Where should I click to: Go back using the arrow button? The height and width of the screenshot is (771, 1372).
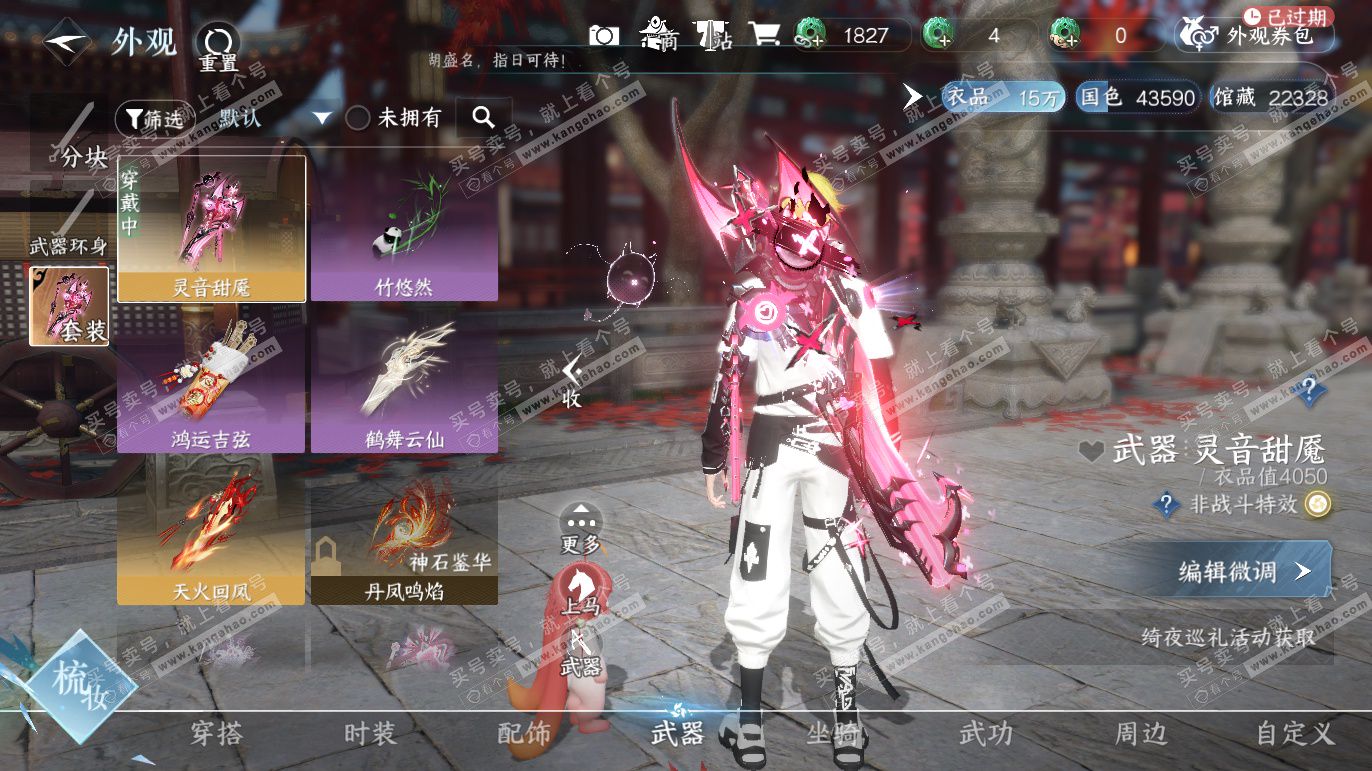[x=67, y=42]
